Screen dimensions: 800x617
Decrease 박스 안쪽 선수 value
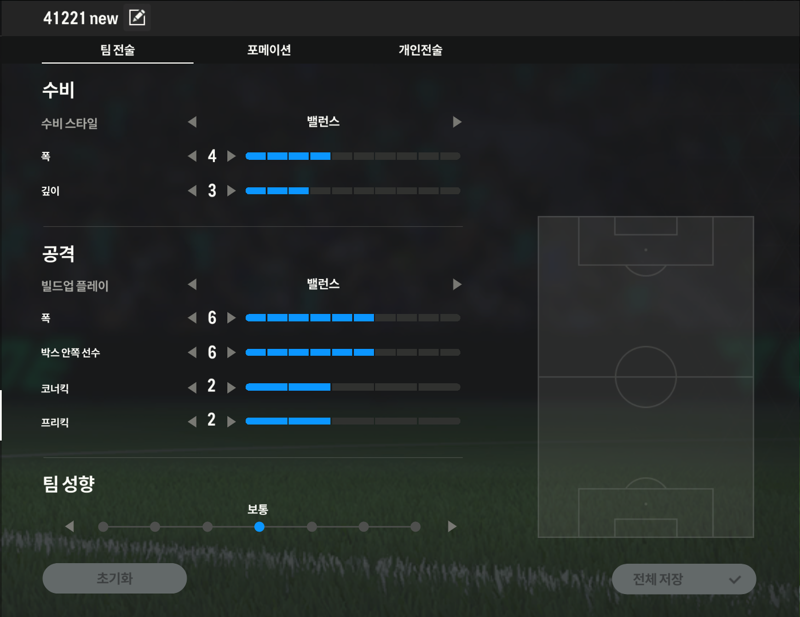tap(192, 352)
